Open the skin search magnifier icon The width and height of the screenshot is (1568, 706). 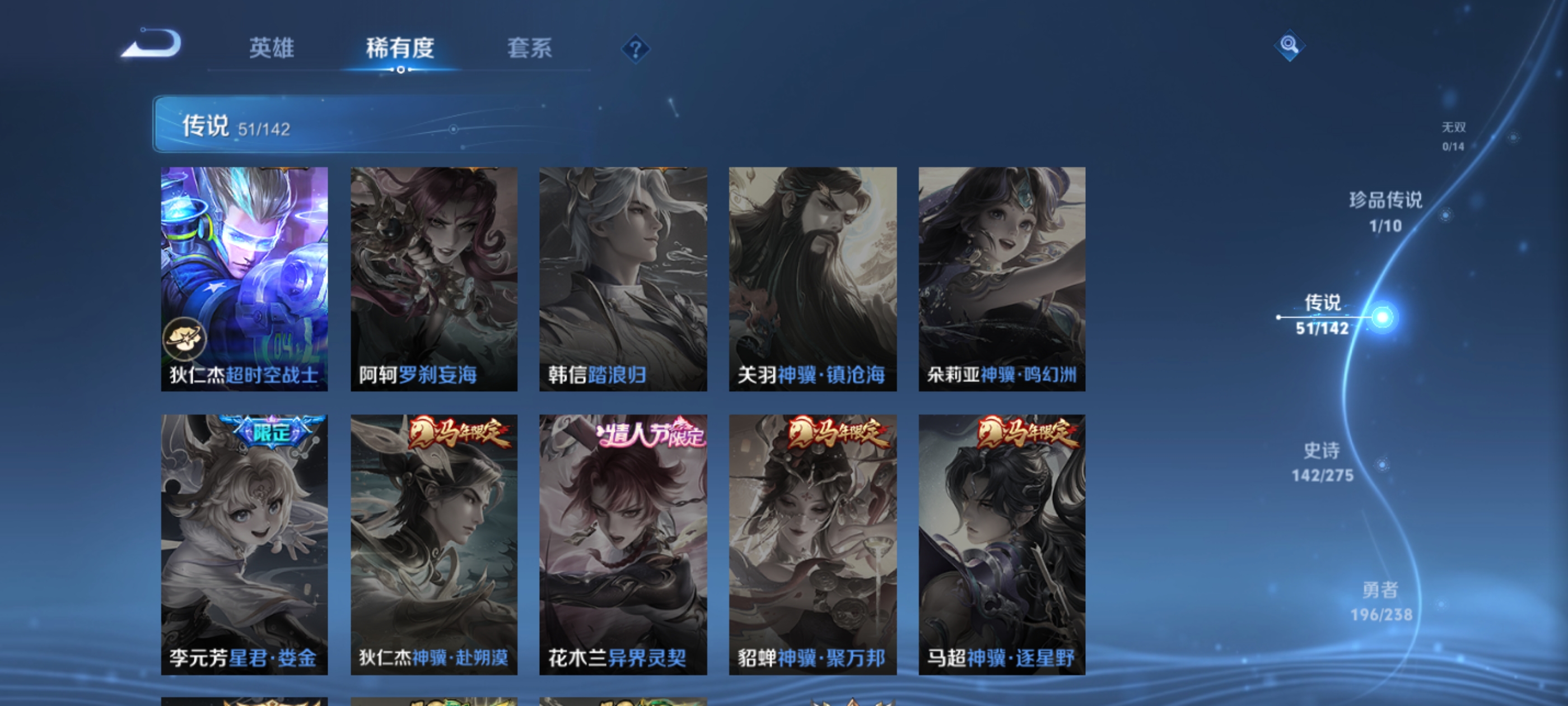click(1291, 45)
